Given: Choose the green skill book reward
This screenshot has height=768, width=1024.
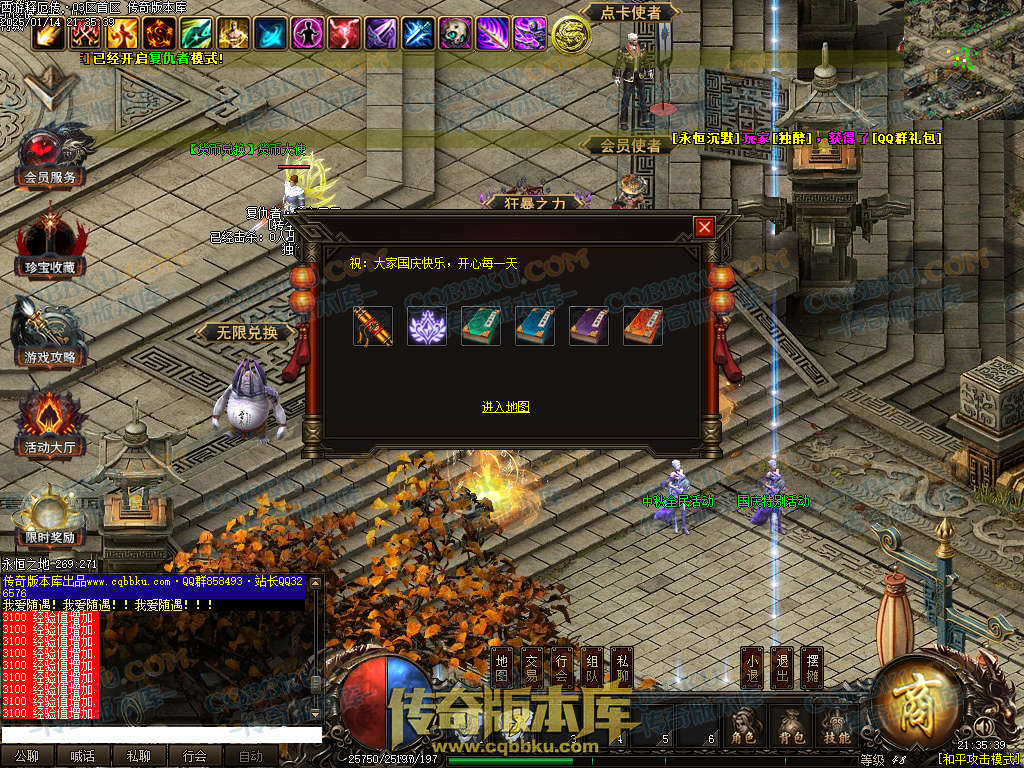Looking at the screenshot, I should coord(481,327).
